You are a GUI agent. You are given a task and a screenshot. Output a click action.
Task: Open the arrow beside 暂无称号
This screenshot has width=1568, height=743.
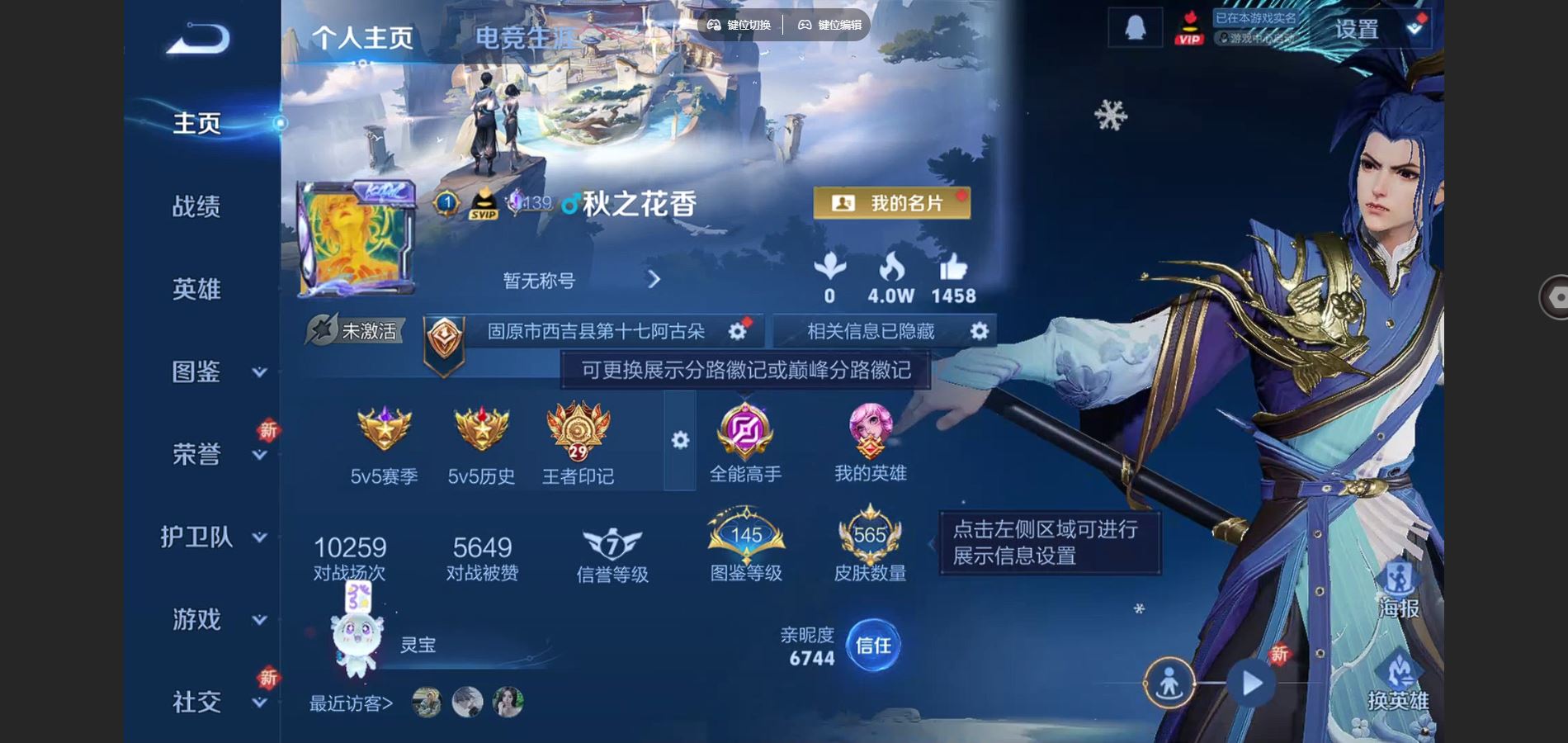[x=654, y=281]
